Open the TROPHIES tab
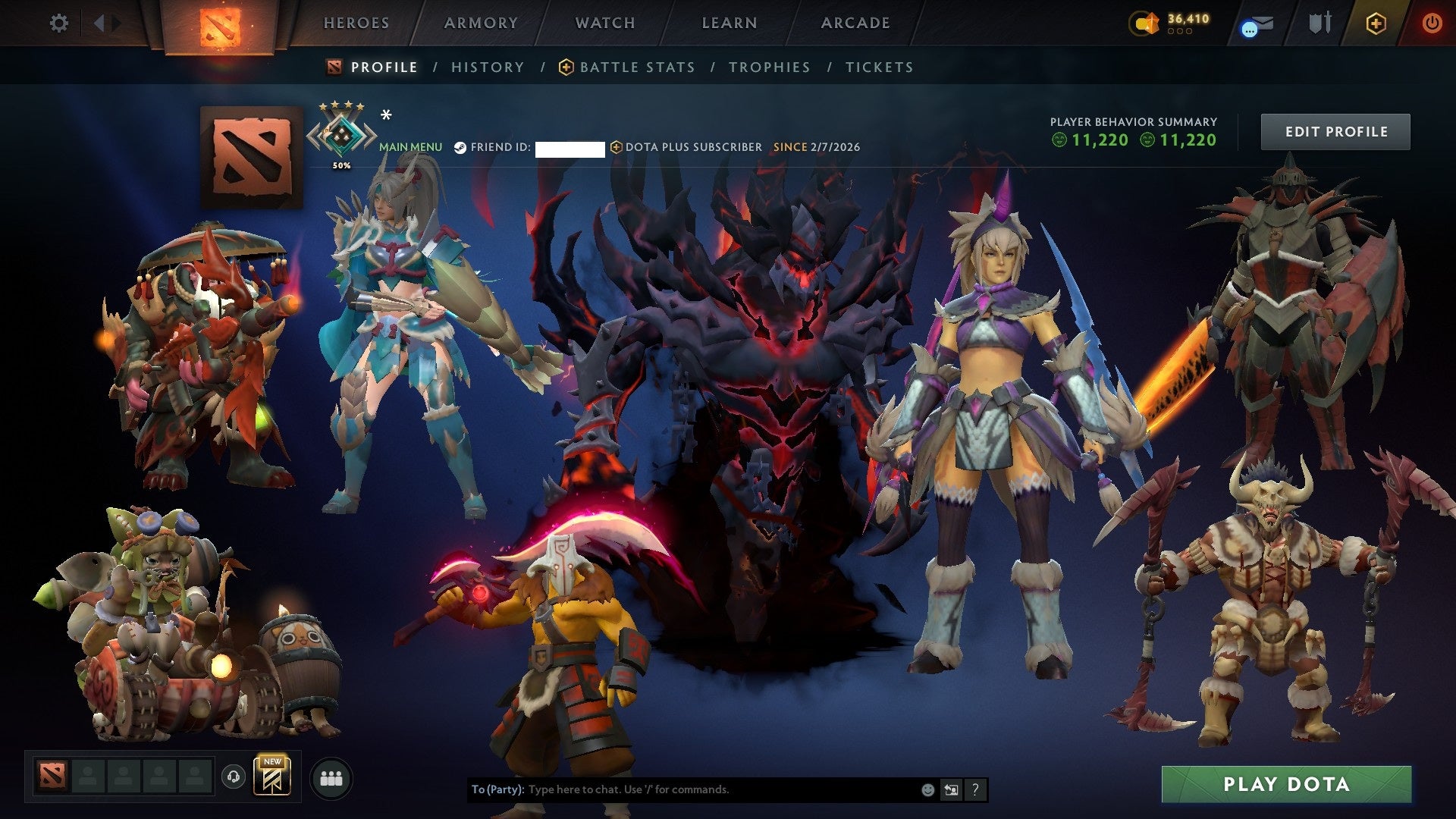This screenshot has width=1456, height=819. tap(769, 67)
